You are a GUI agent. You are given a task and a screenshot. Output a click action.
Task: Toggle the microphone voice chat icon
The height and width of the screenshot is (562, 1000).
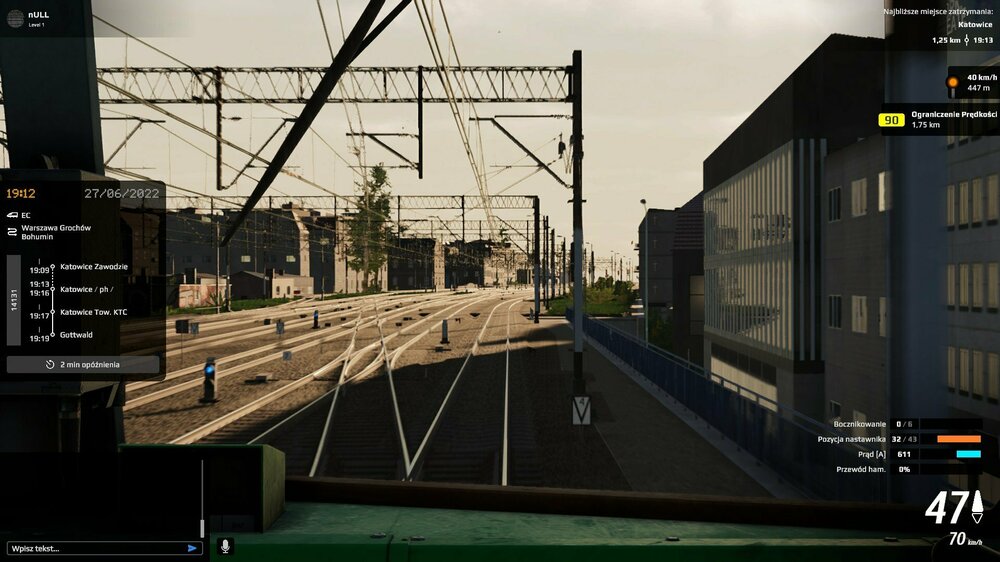point(225,546)
